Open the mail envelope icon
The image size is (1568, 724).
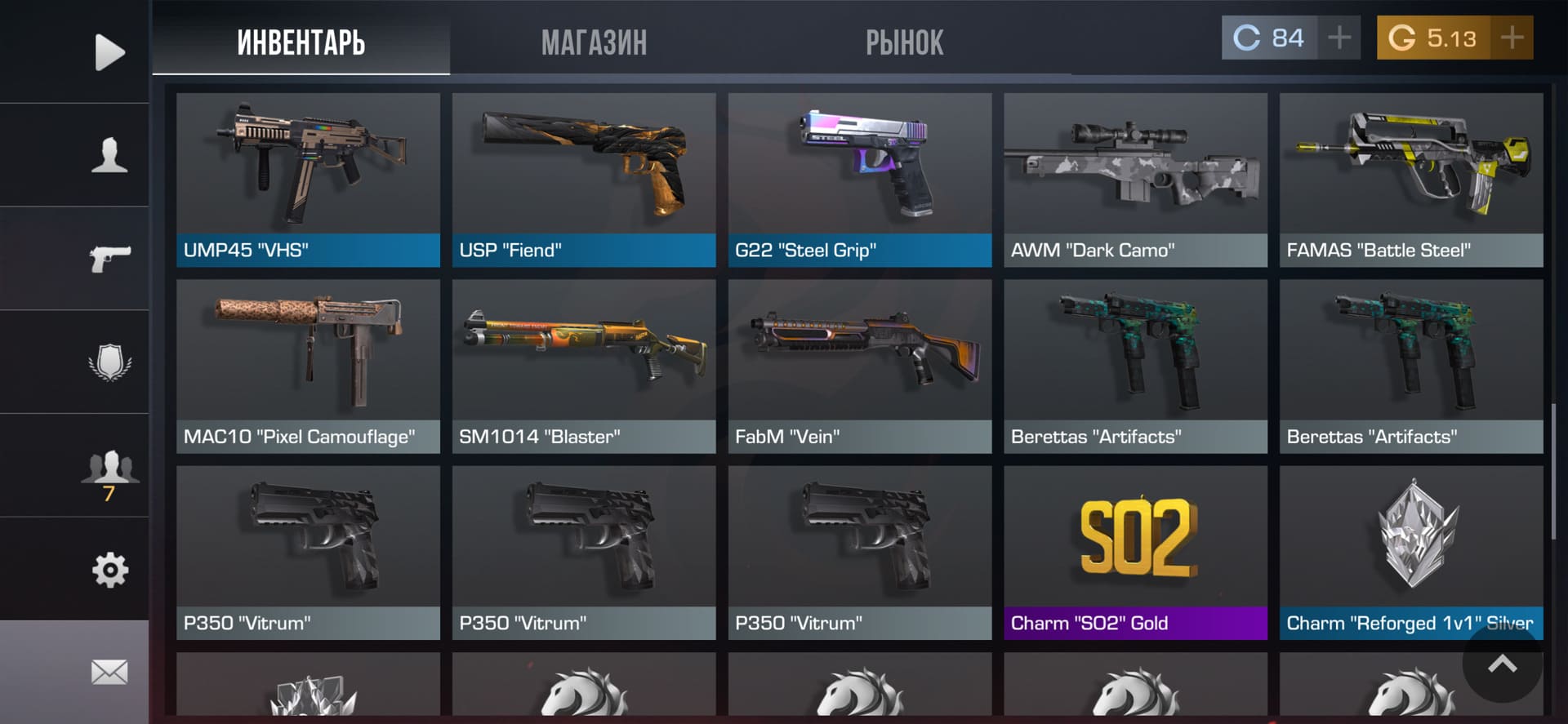[109, 673]
